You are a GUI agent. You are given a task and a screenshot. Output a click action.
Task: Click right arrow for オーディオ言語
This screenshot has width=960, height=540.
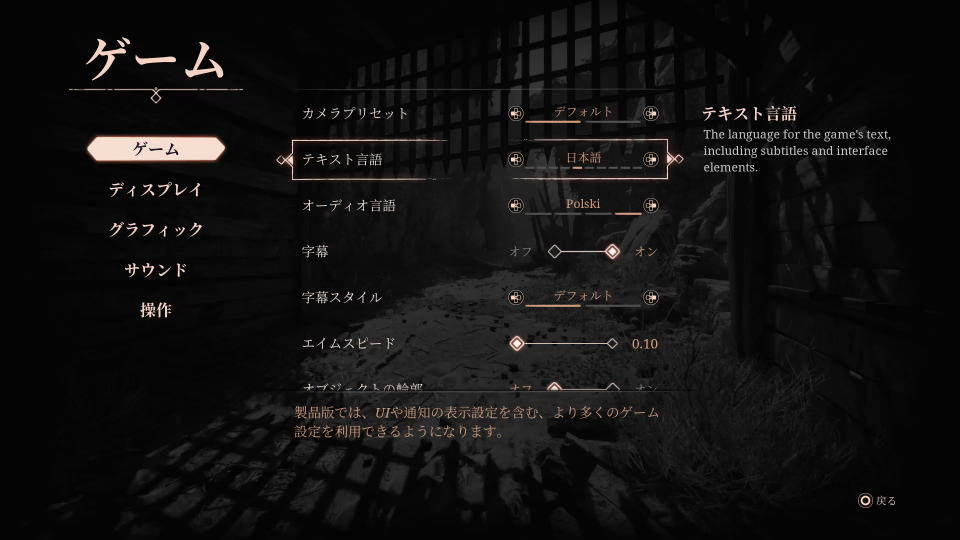[651, 205]
